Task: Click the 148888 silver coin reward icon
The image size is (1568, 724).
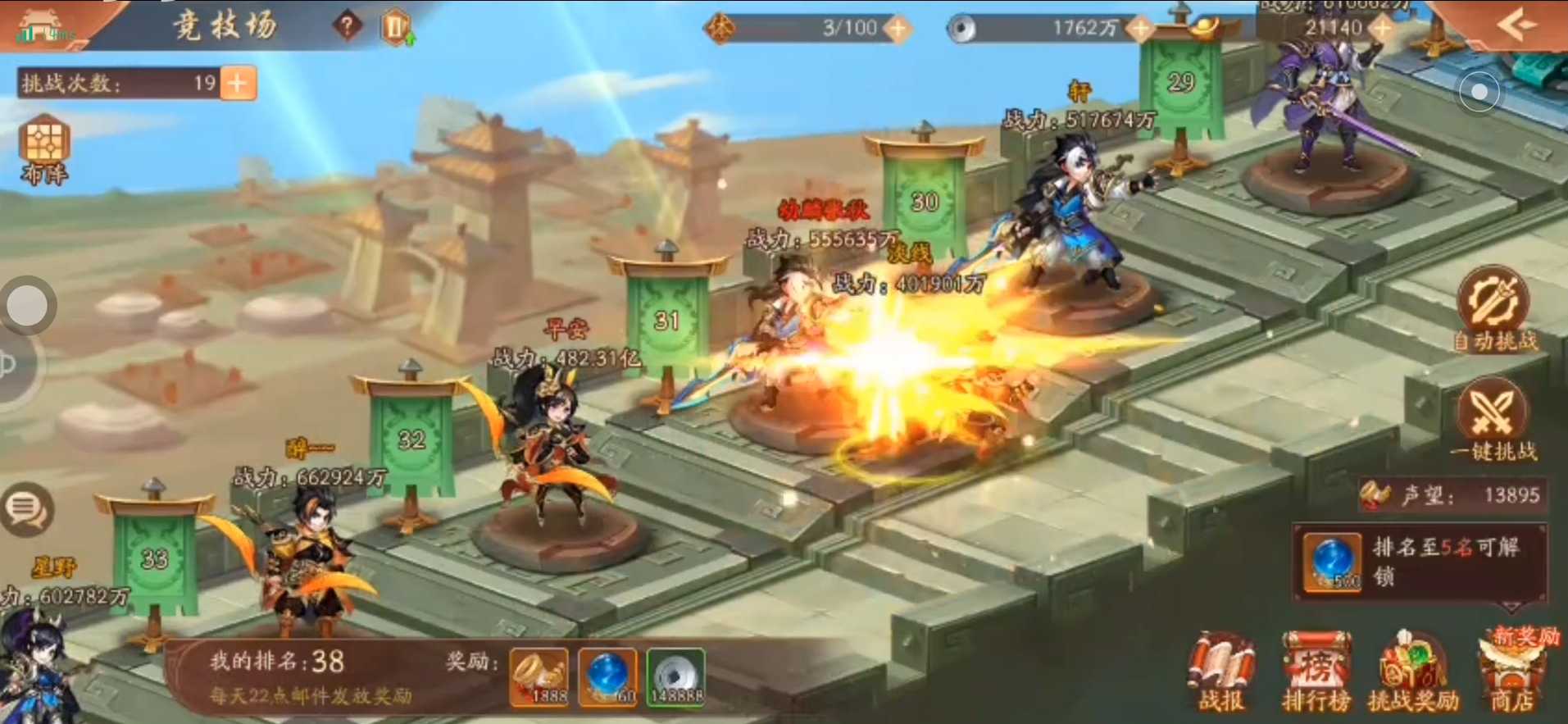Action: pos(676,675)
